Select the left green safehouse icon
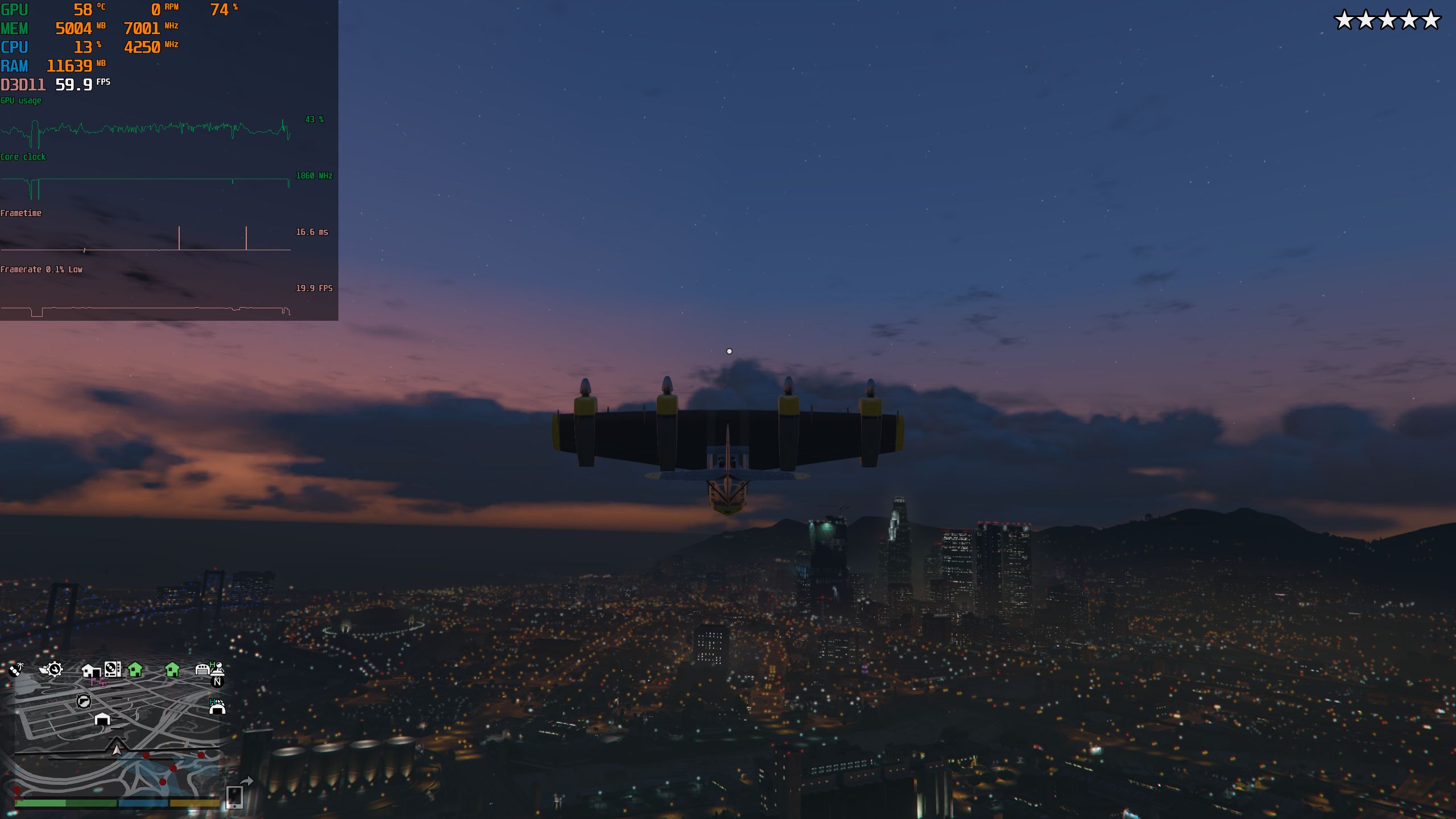1456x819 pixels. 135,669
